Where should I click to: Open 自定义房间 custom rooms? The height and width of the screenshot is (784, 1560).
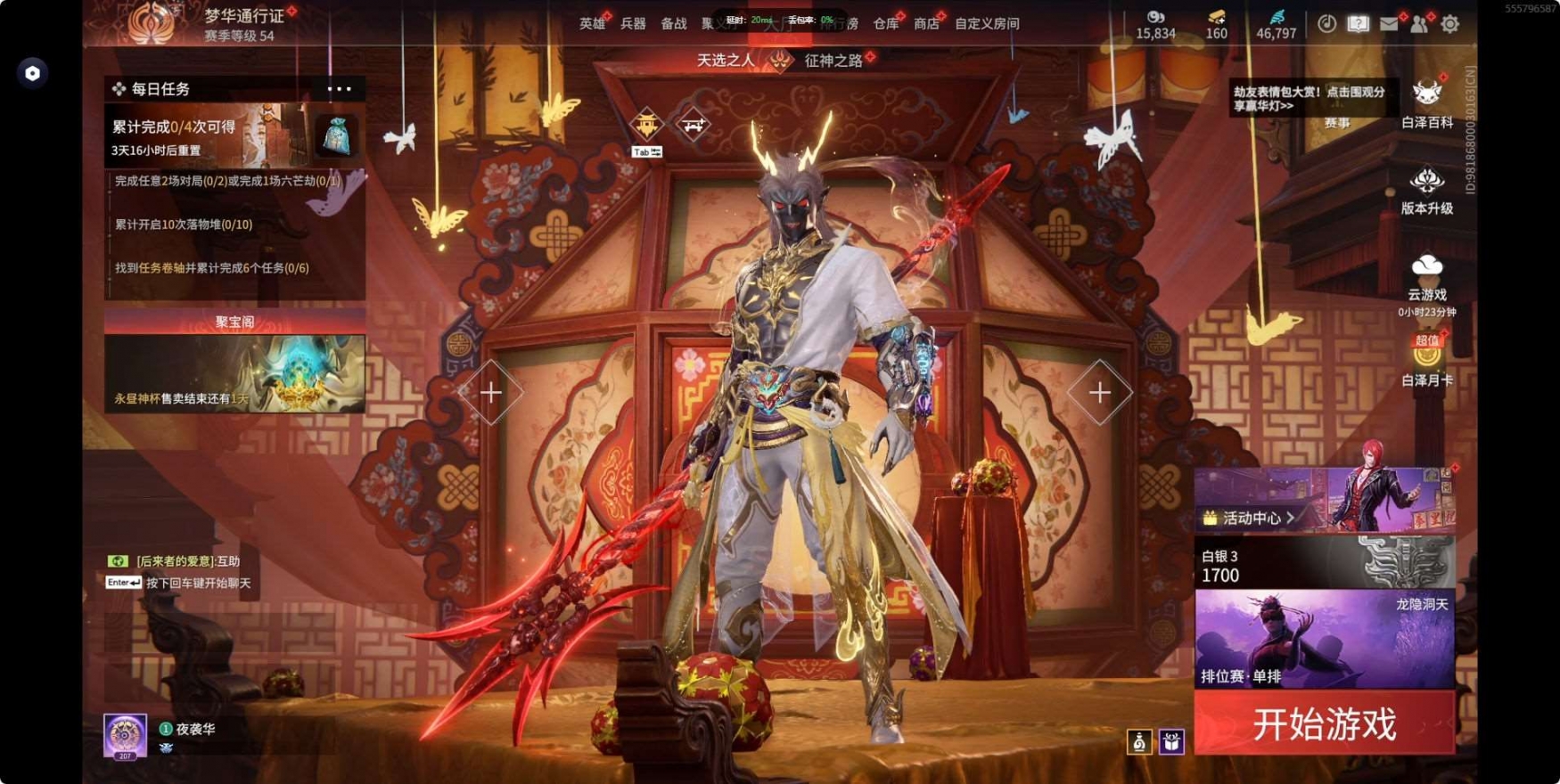tap(987, 24)
